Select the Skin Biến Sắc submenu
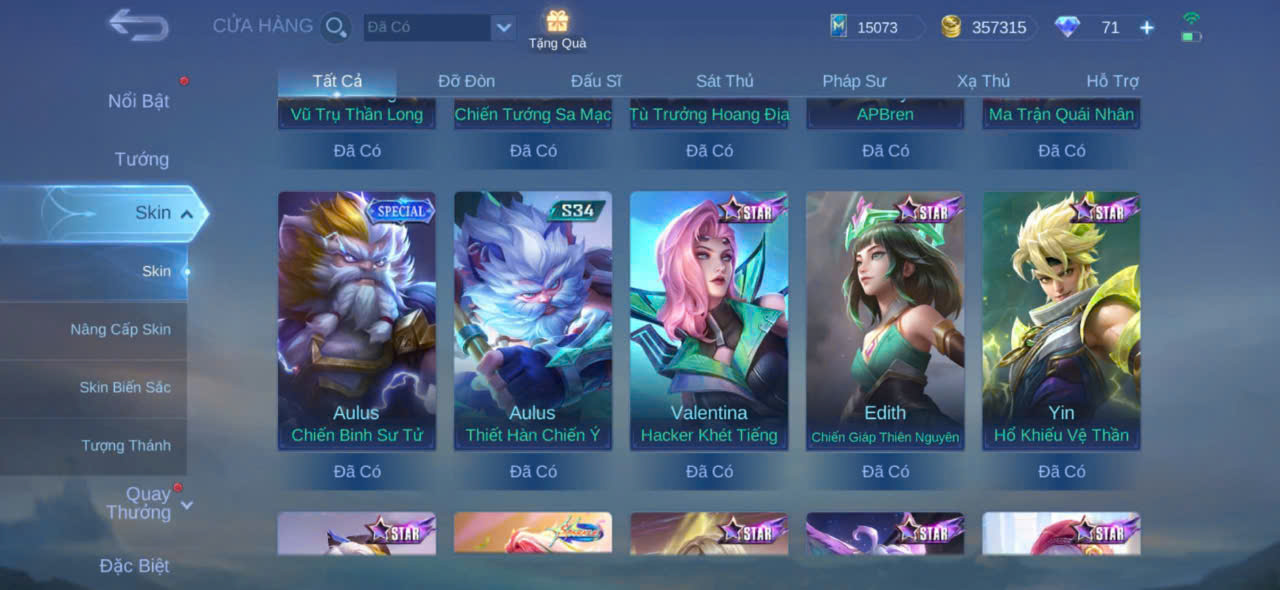The image size is (1280, 590). pyautogui.click(x=125, y=387)
